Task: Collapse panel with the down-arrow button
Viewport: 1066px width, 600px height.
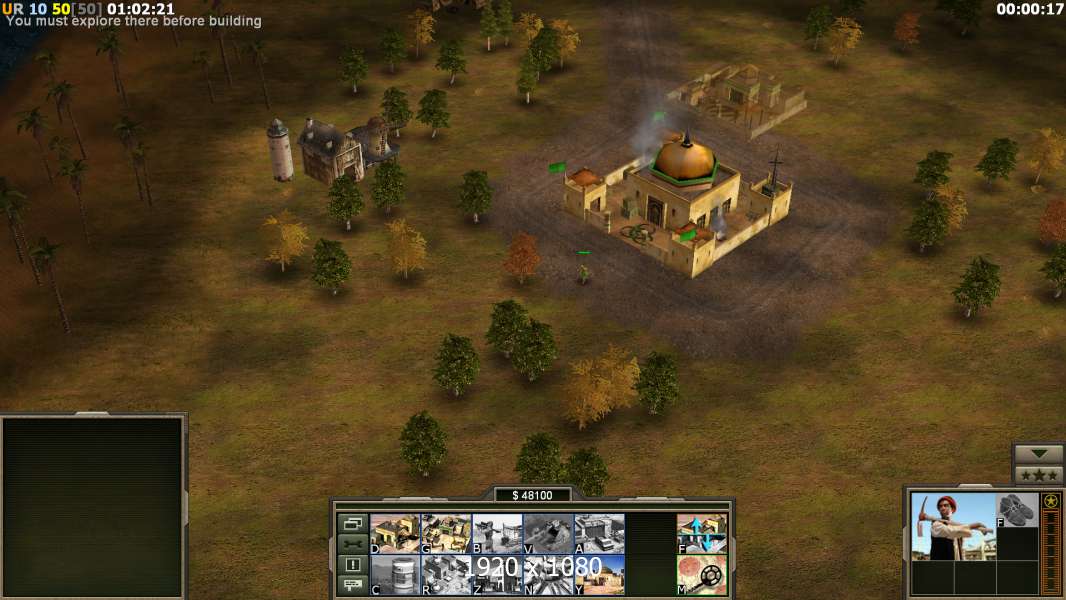Action: tap(1038, 454)
